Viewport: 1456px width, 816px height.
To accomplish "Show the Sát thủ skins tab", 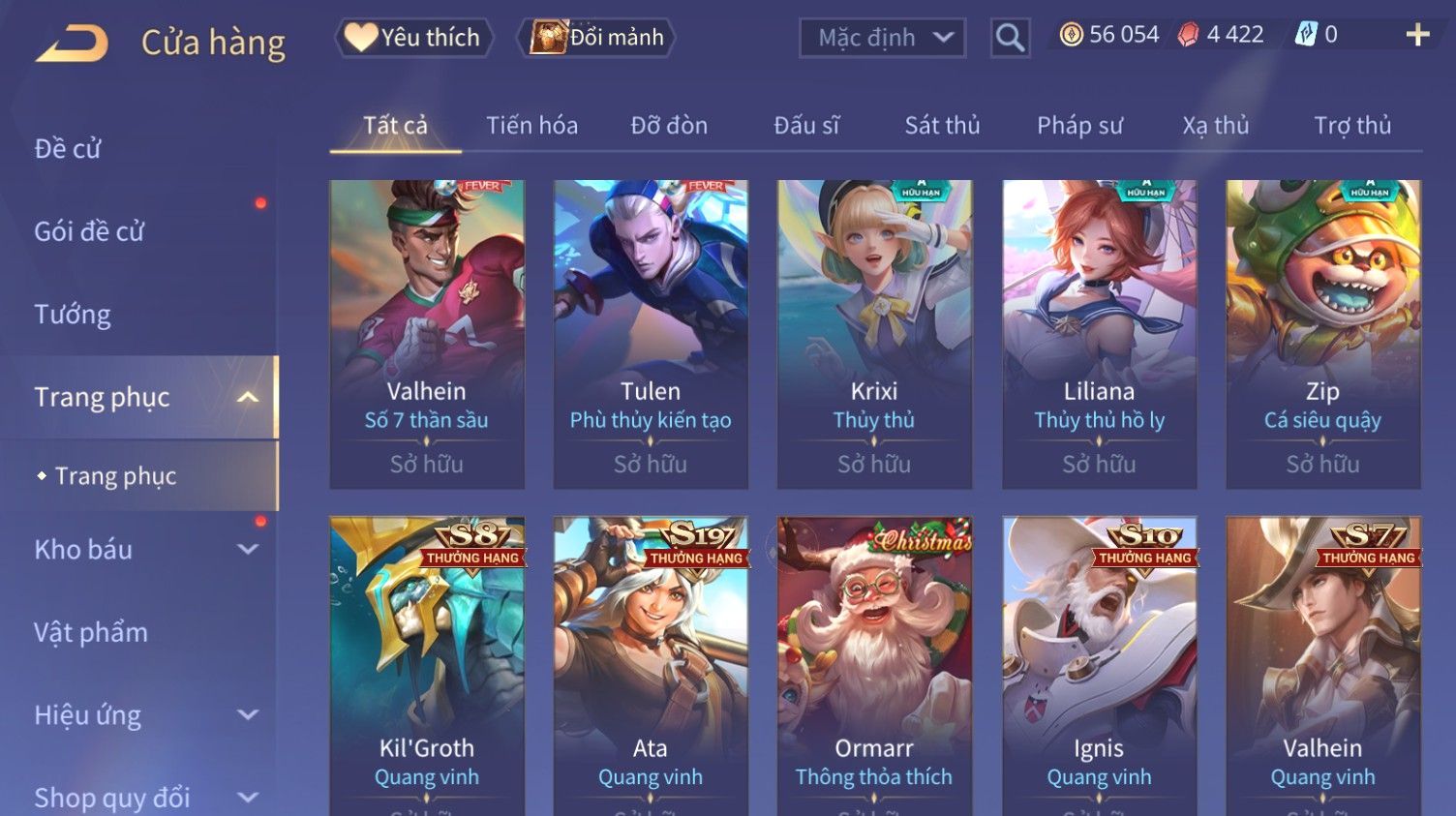I will [x=942, y=126].
